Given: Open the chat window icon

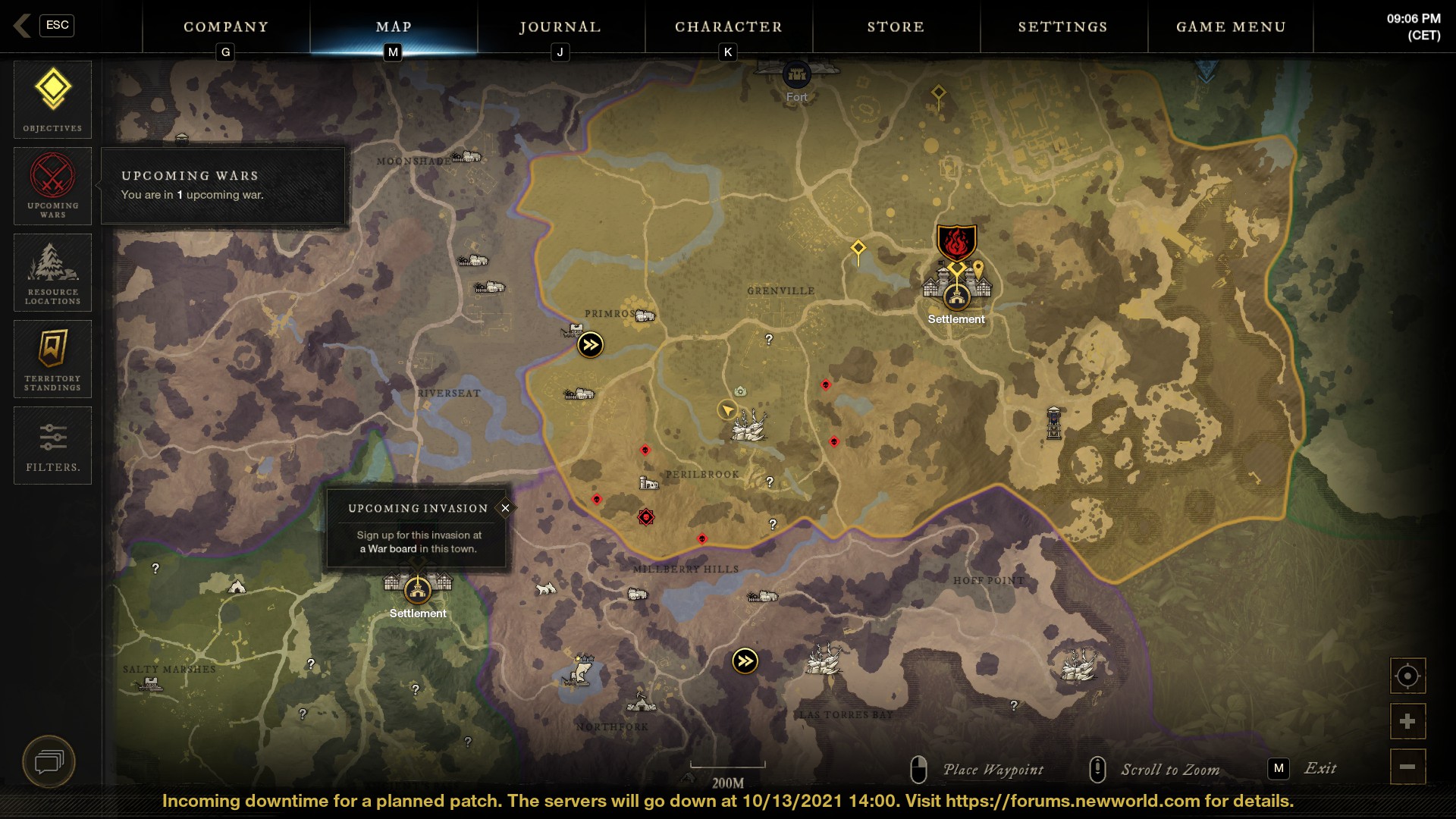Looking at the screenshot, I should click(49, 761).
